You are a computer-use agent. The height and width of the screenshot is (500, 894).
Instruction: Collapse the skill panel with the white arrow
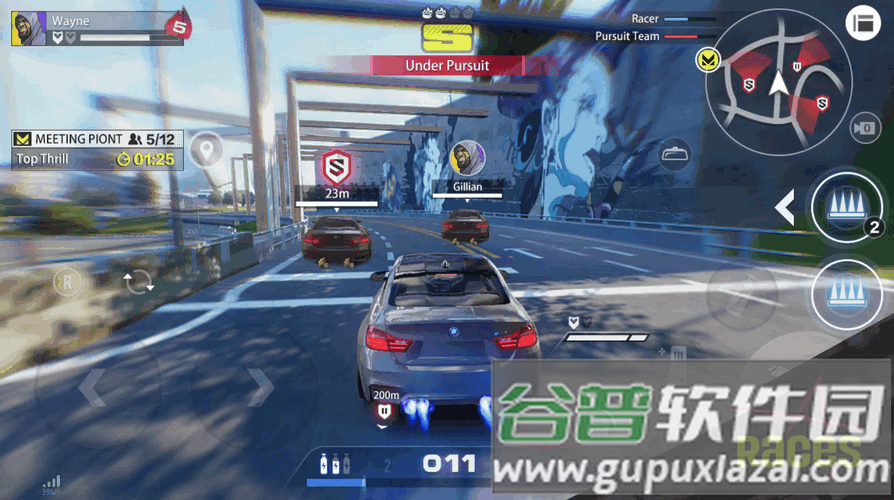786,207
